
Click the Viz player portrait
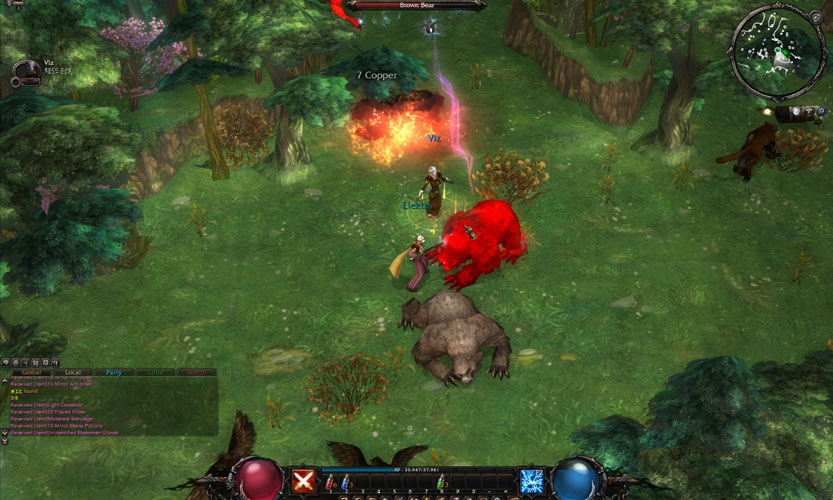click(26, 71)
